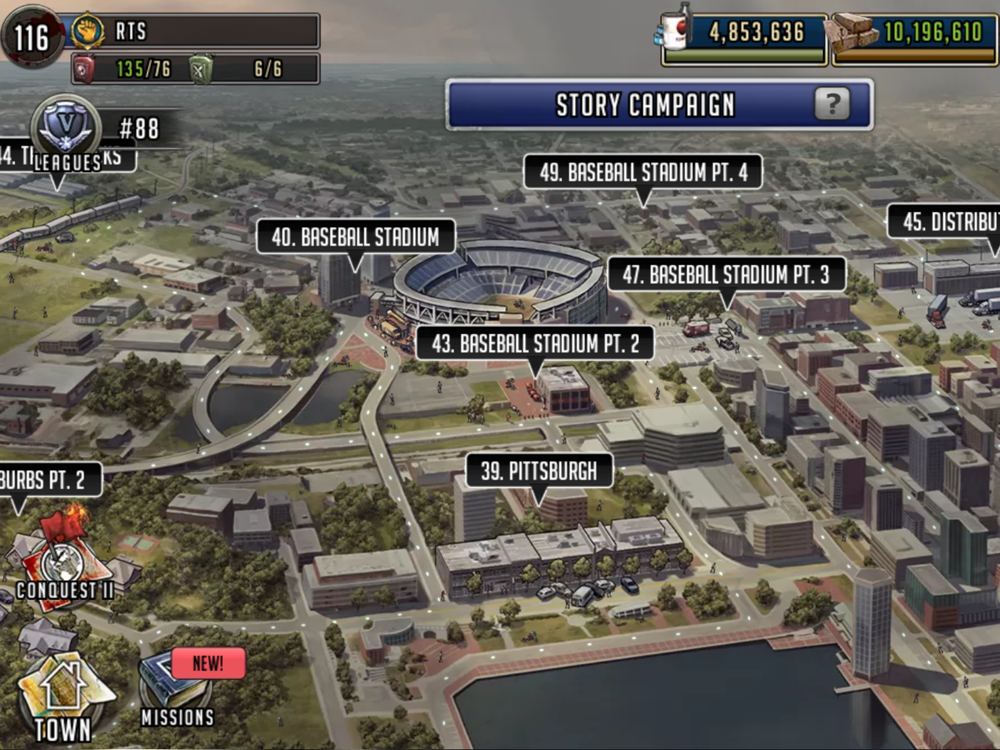The image size is (1000, 750).
Task: Tap the 6/6 raid energy counter
Action: [x=253, y=69]
